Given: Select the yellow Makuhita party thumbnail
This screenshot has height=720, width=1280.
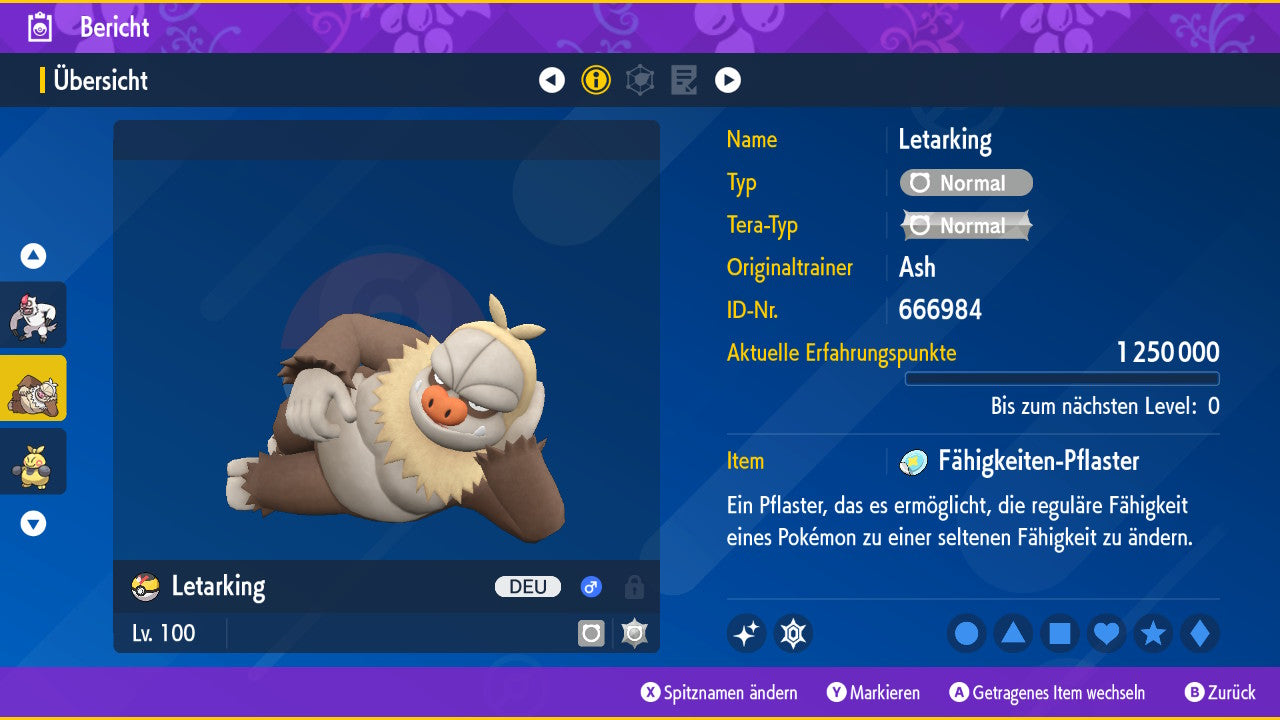Looking at the screenshot, I should click(x=33, y=461).
